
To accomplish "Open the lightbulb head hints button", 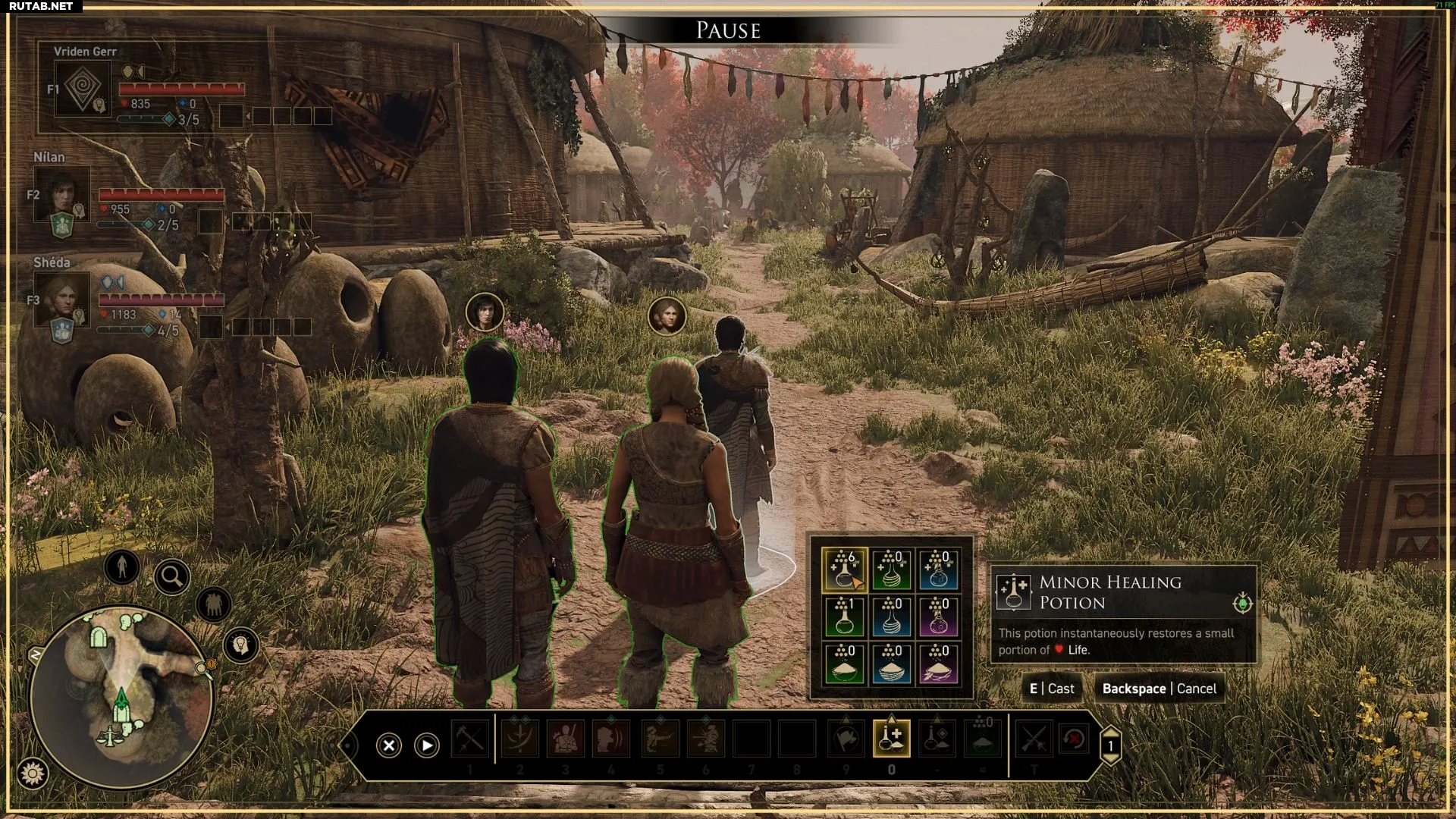I will point(241,645).
